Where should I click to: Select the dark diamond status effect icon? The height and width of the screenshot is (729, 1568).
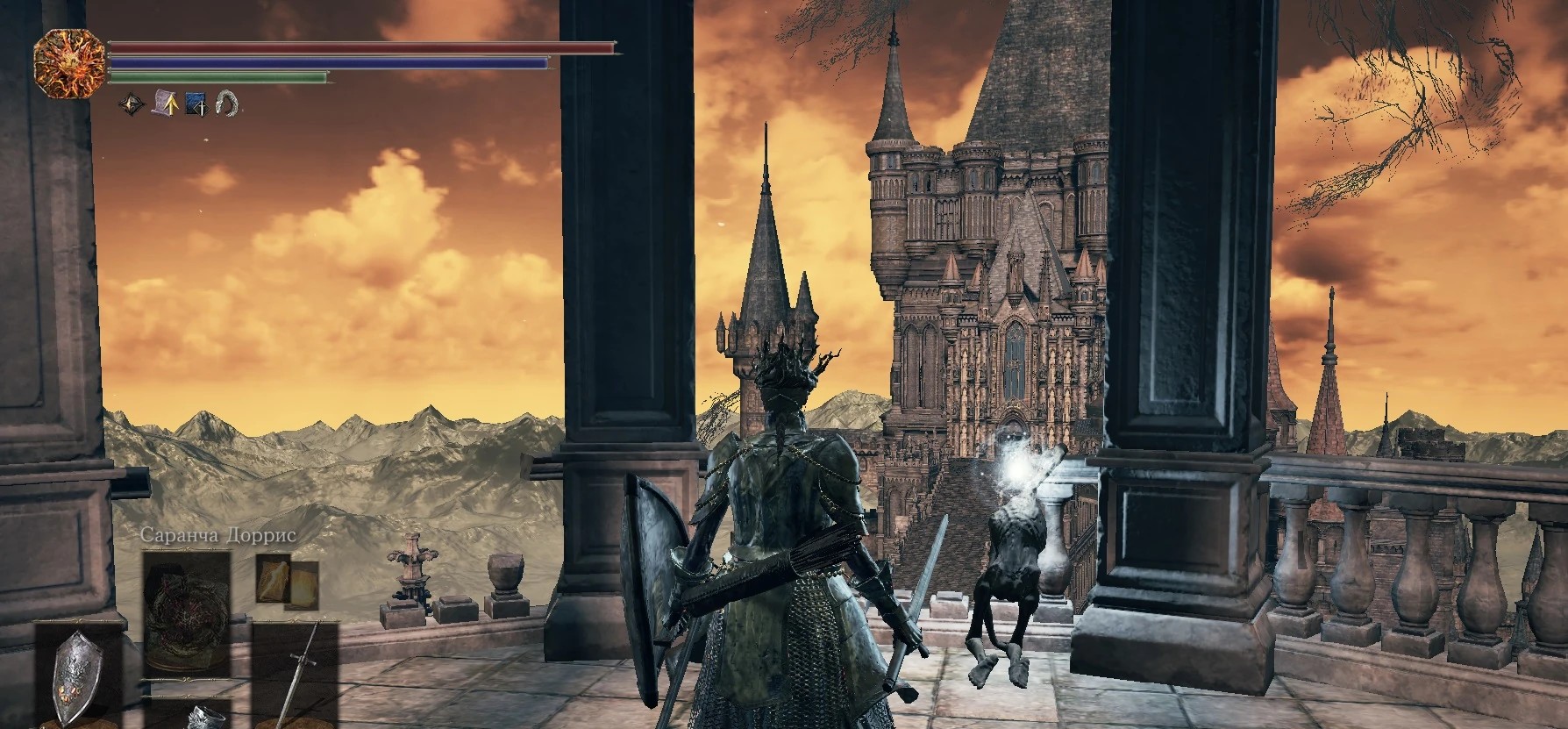pyautogui.click(x=132, y=104)
